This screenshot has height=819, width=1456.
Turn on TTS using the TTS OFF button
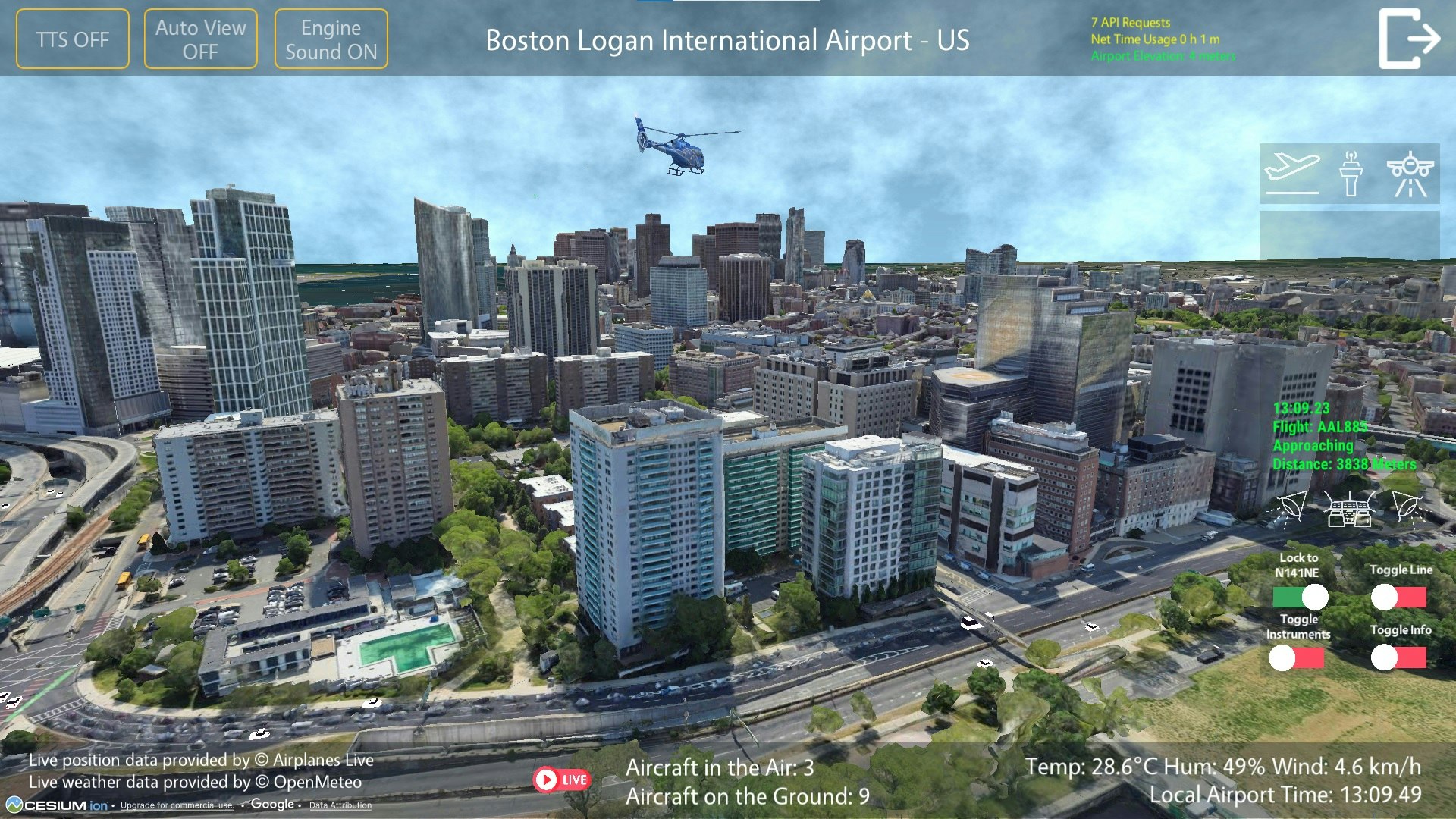point(73,38)
